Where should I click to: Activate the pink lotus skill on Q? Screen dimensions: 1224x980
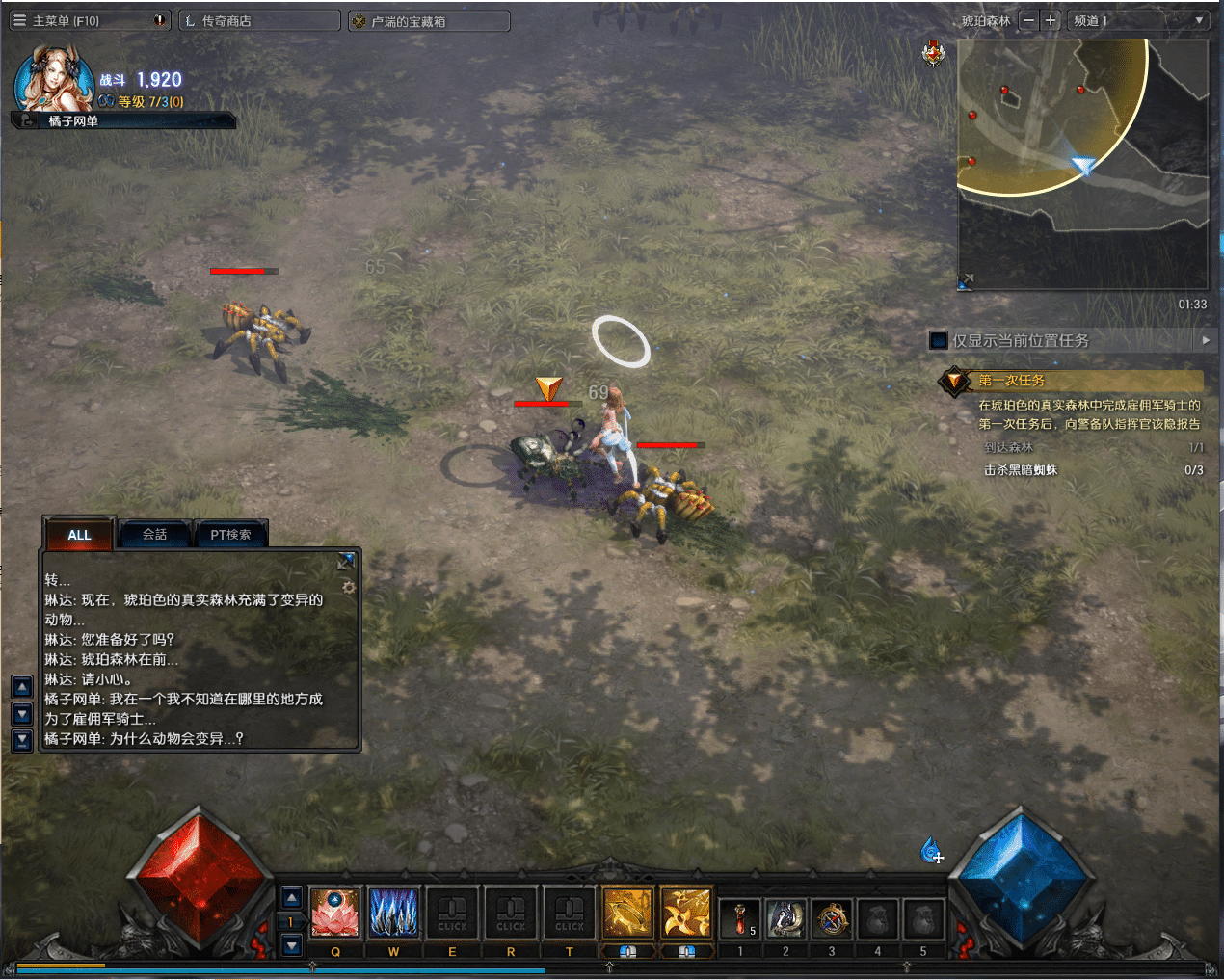[335, 913]
